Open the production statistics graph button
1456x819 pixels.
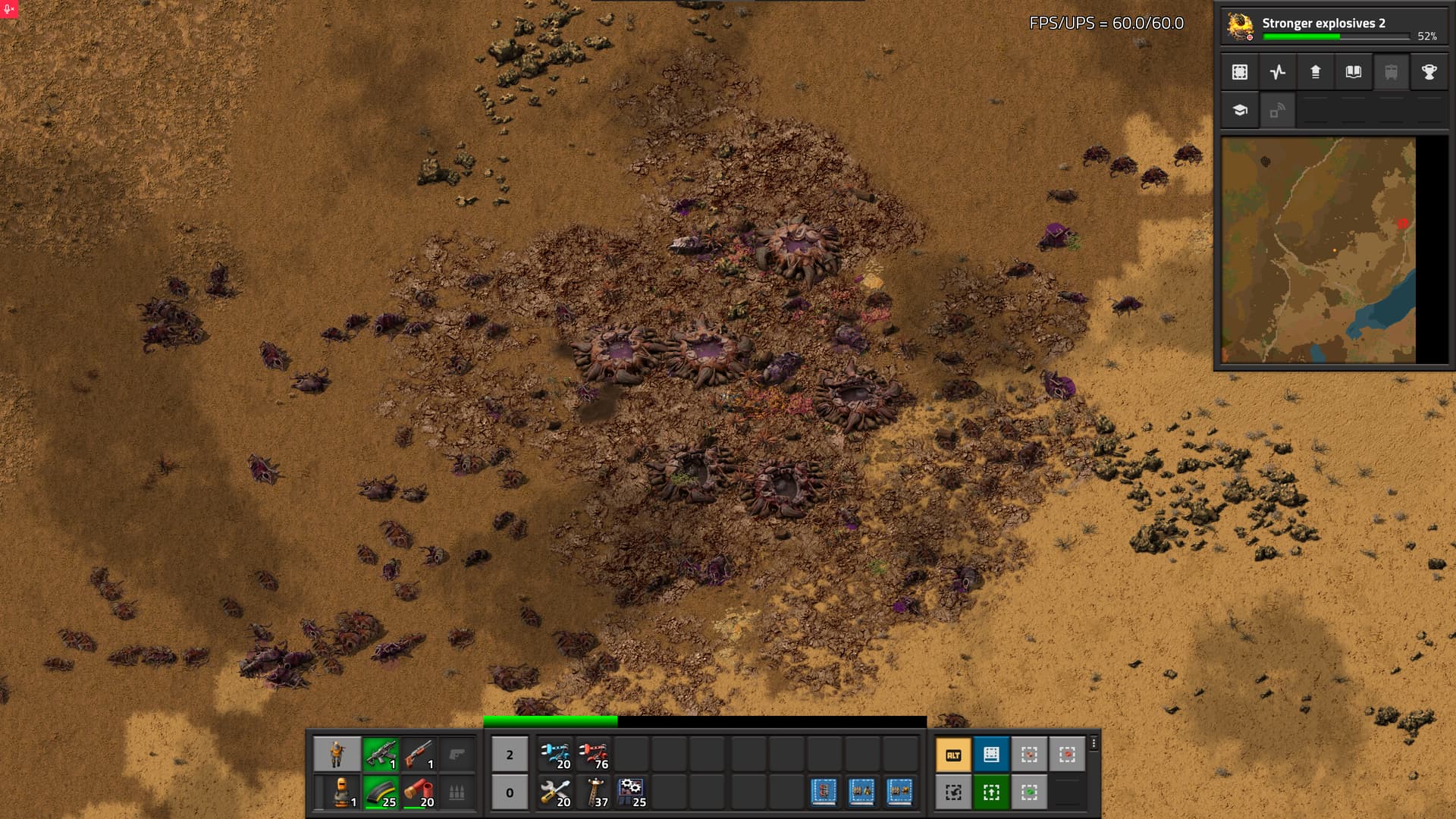click(x=1278, y=72)
